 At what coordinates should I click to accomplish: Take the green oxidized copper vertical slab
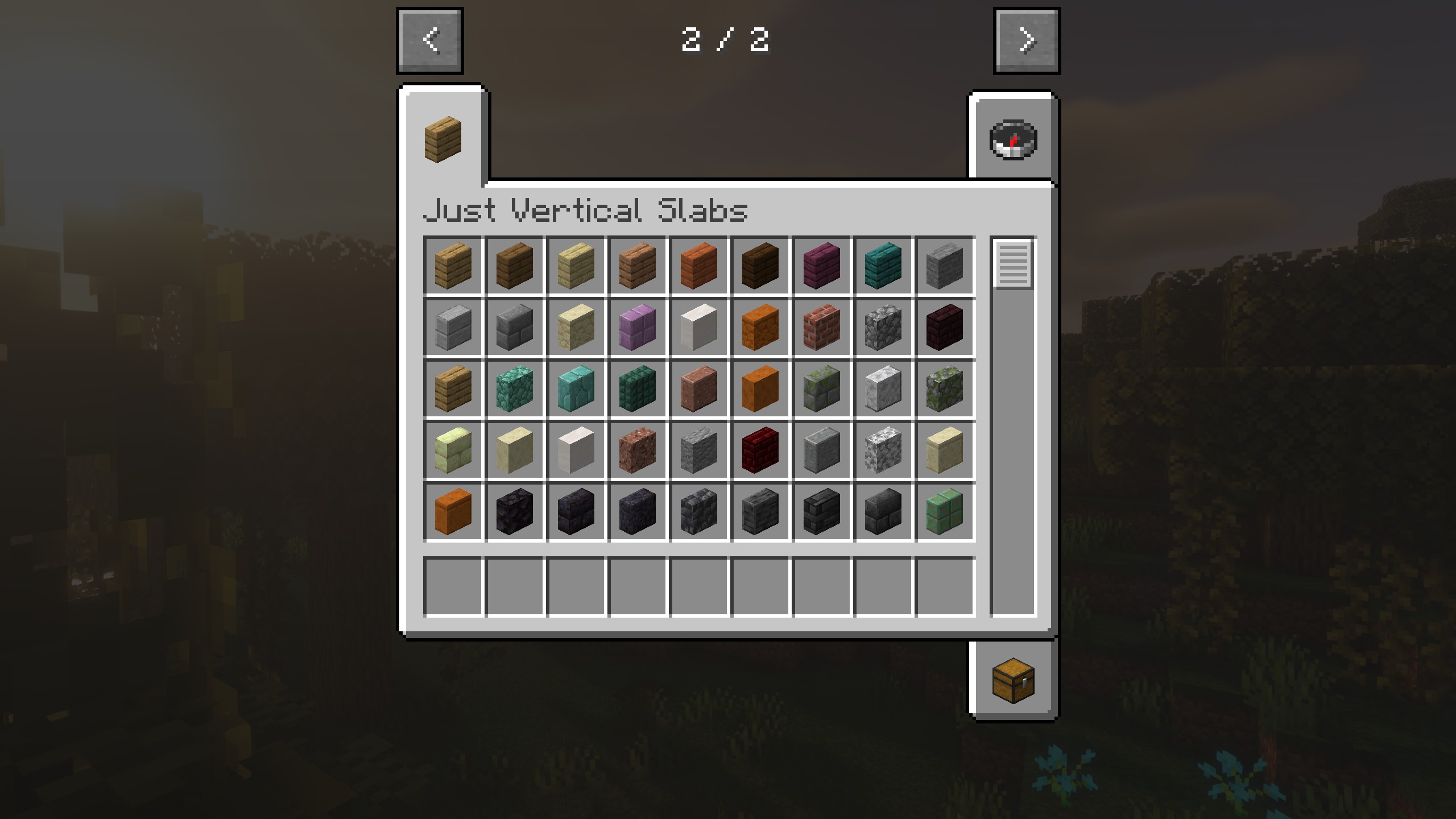tap(944, 511)
